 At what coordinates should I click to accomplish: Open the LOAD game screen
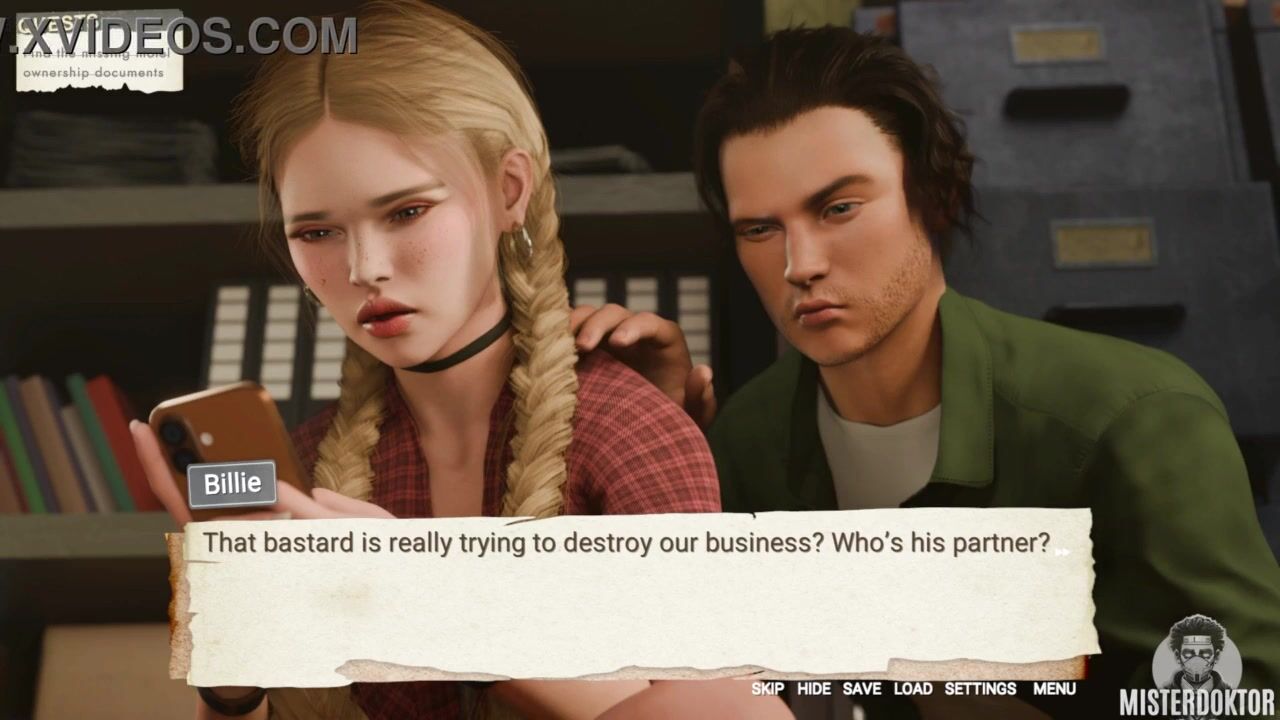pos(912,689)
